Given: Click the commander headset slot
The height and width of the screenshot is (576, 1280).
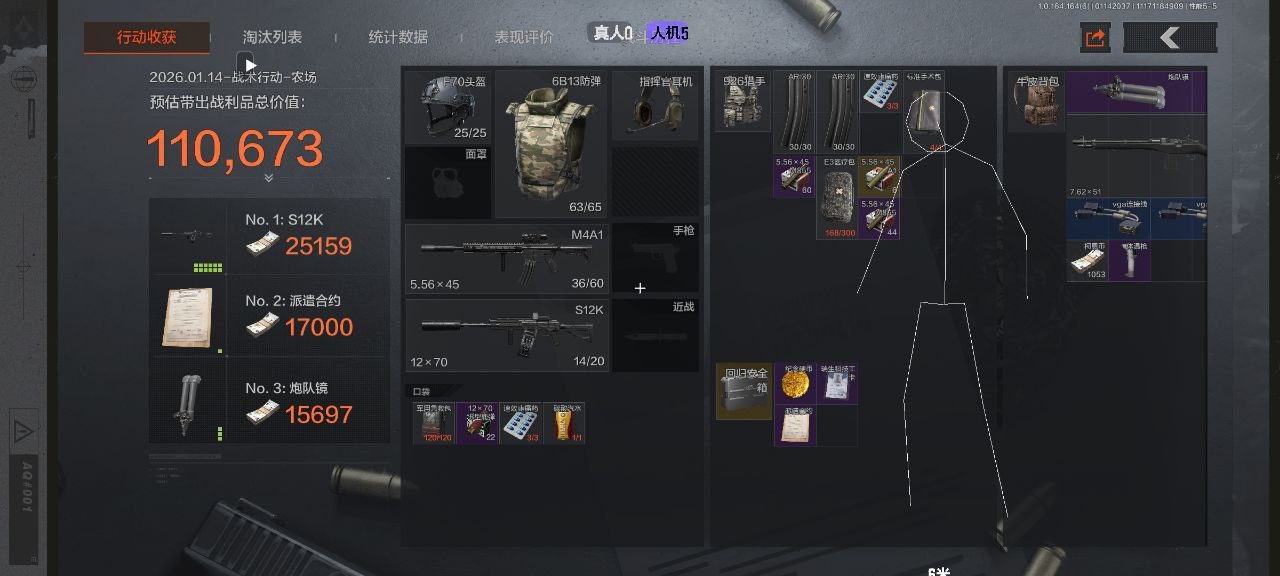Looking at the screenshot, I should pyautogui.click(x=655, y=106).
